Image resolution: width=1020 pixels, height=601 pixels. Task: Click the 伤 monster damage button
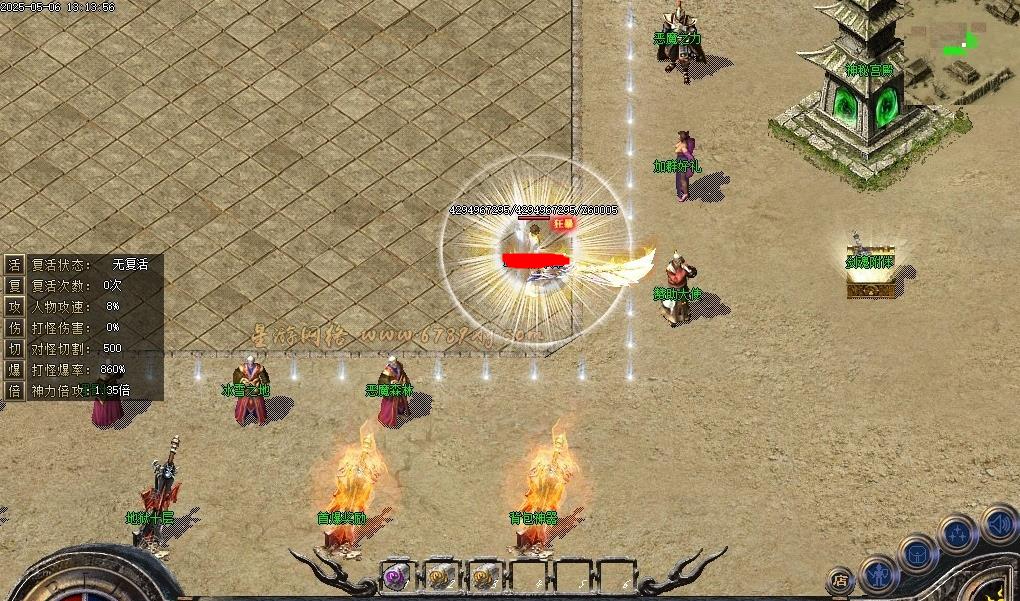[x=14, y=327]
